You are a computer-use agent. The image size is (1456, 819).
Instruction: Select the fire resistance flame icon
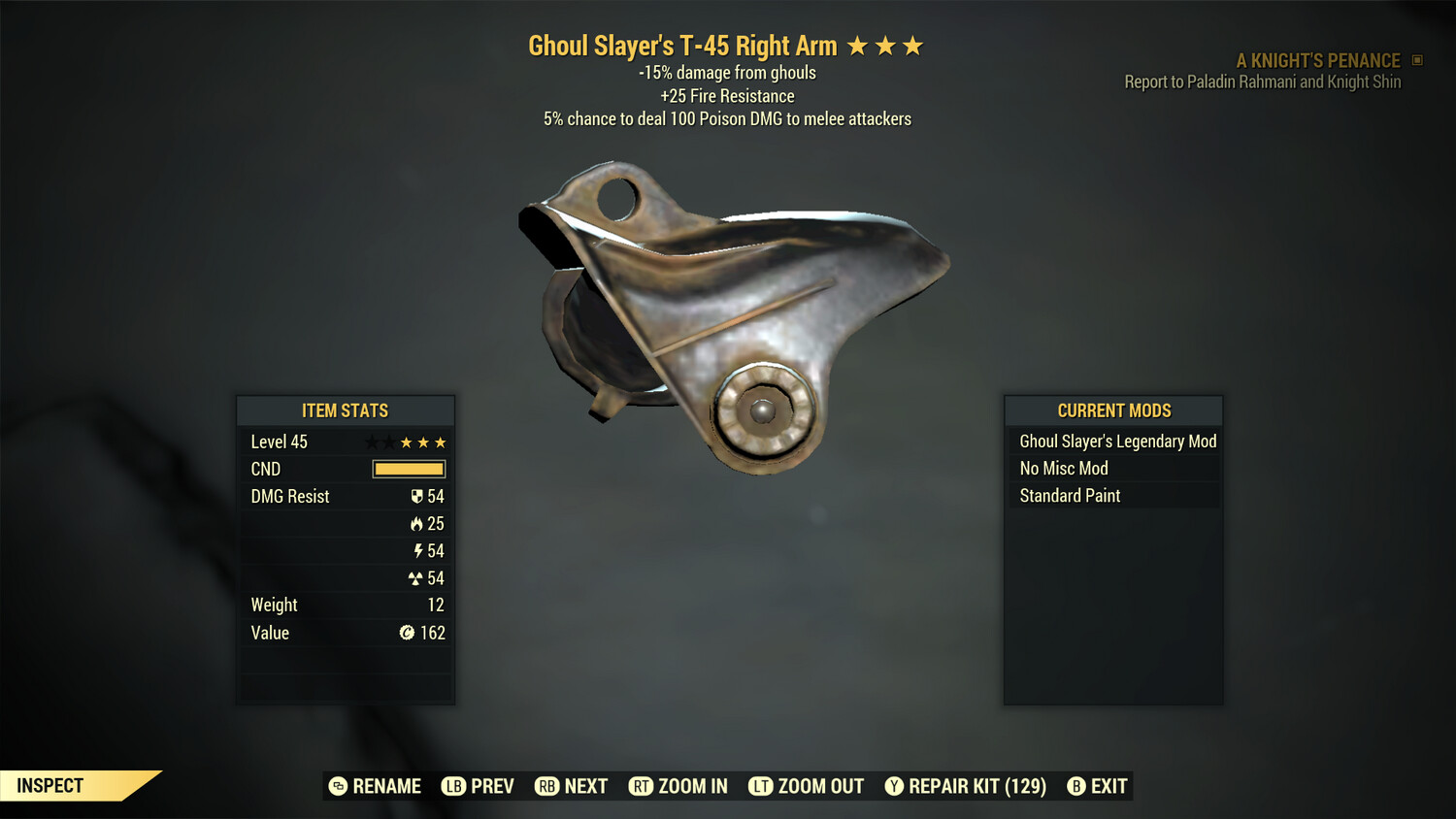click(418, 523)
